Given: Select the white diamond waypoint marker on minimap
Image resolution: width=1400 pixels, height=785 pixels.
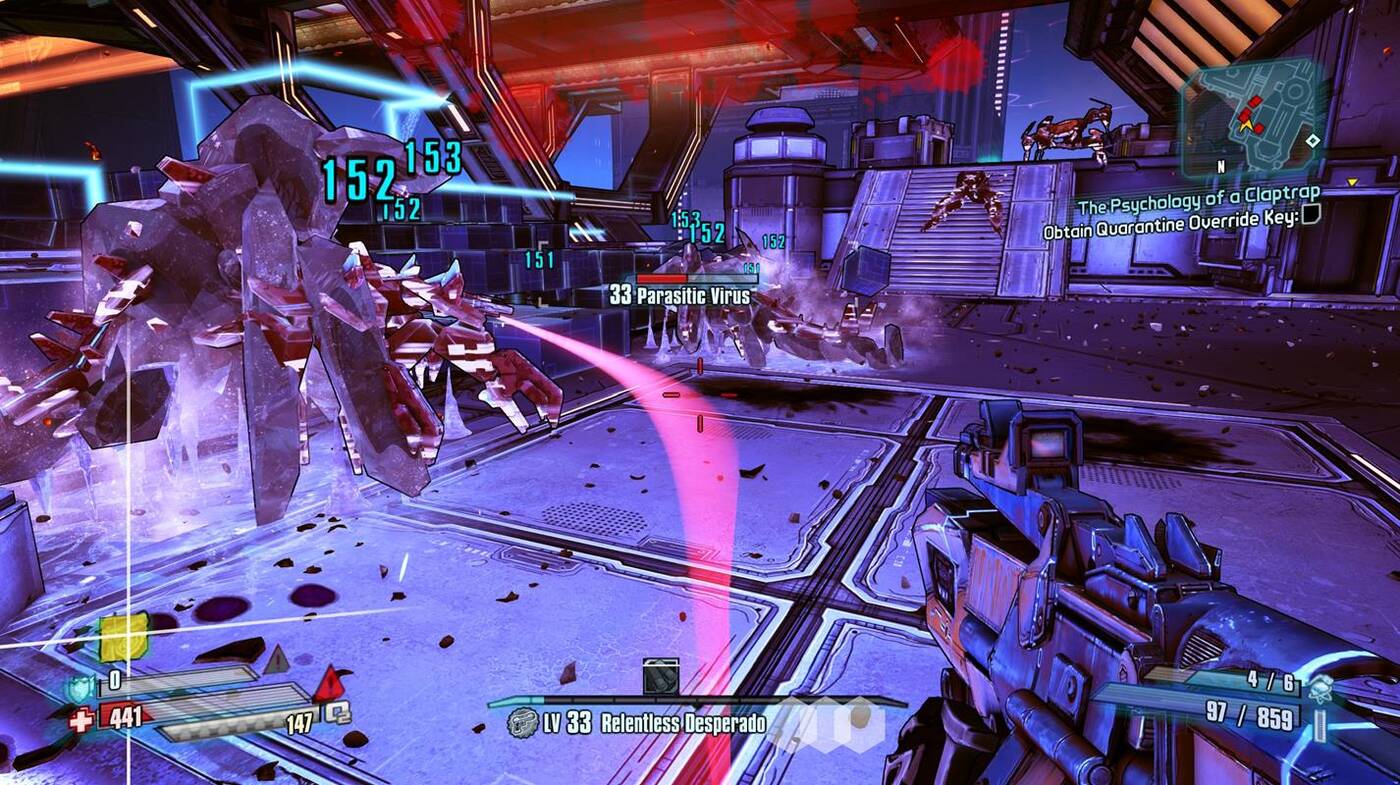Looking at the screenshot, I should click(1312, 141).
